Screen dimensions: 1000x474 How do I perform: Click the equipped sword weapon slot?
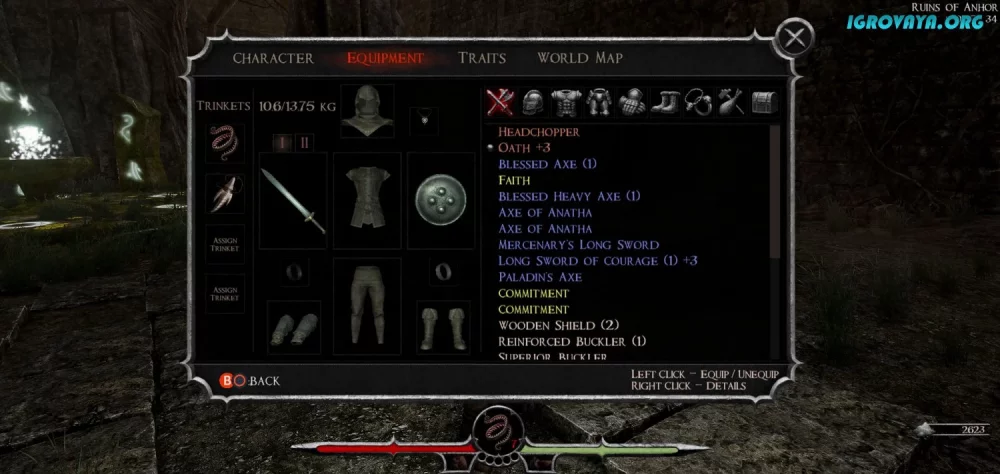[293, 201]
